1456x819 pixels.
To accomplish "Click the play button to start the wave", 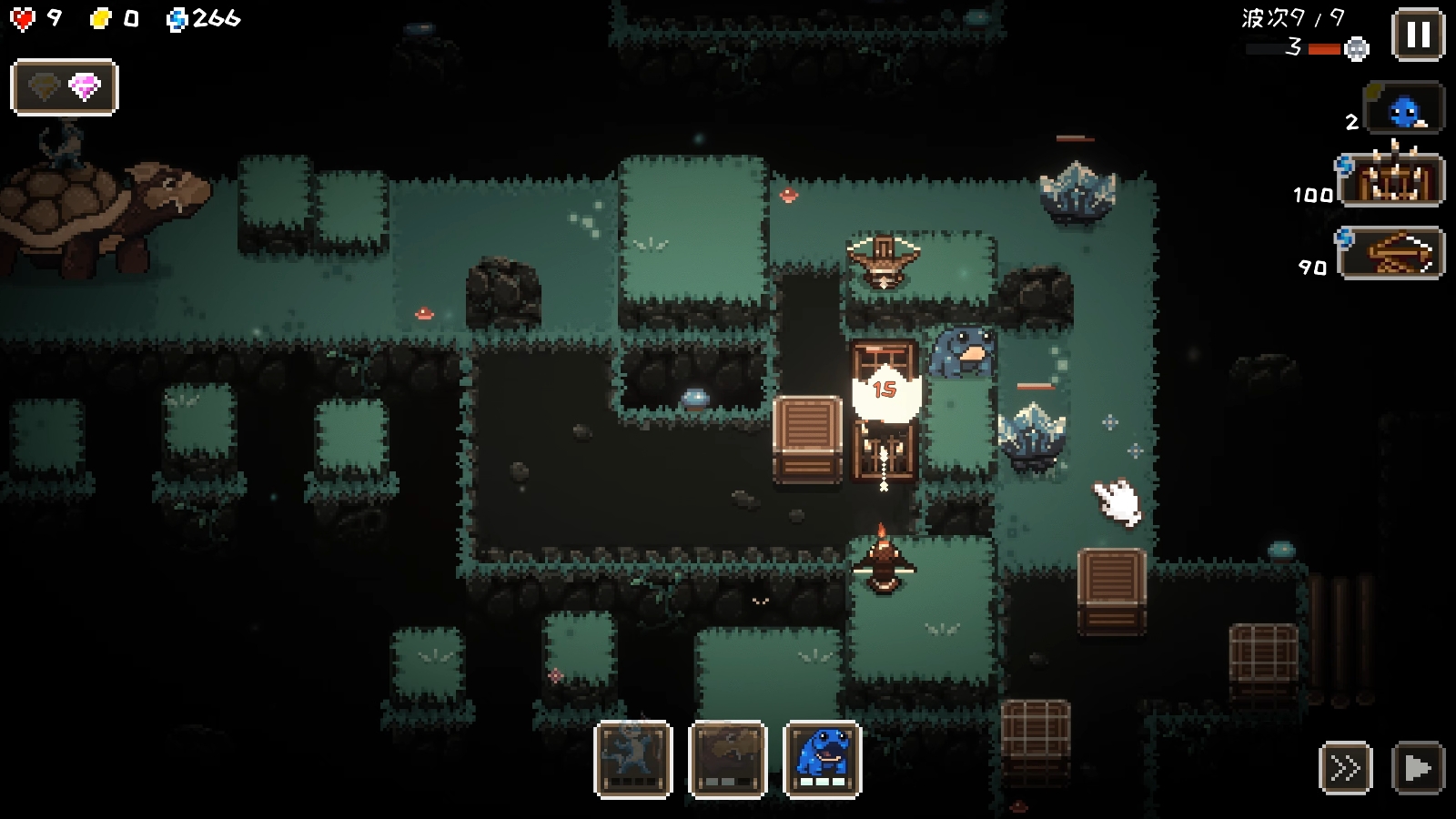I will pyautogui.click(x=1418, y=768).
